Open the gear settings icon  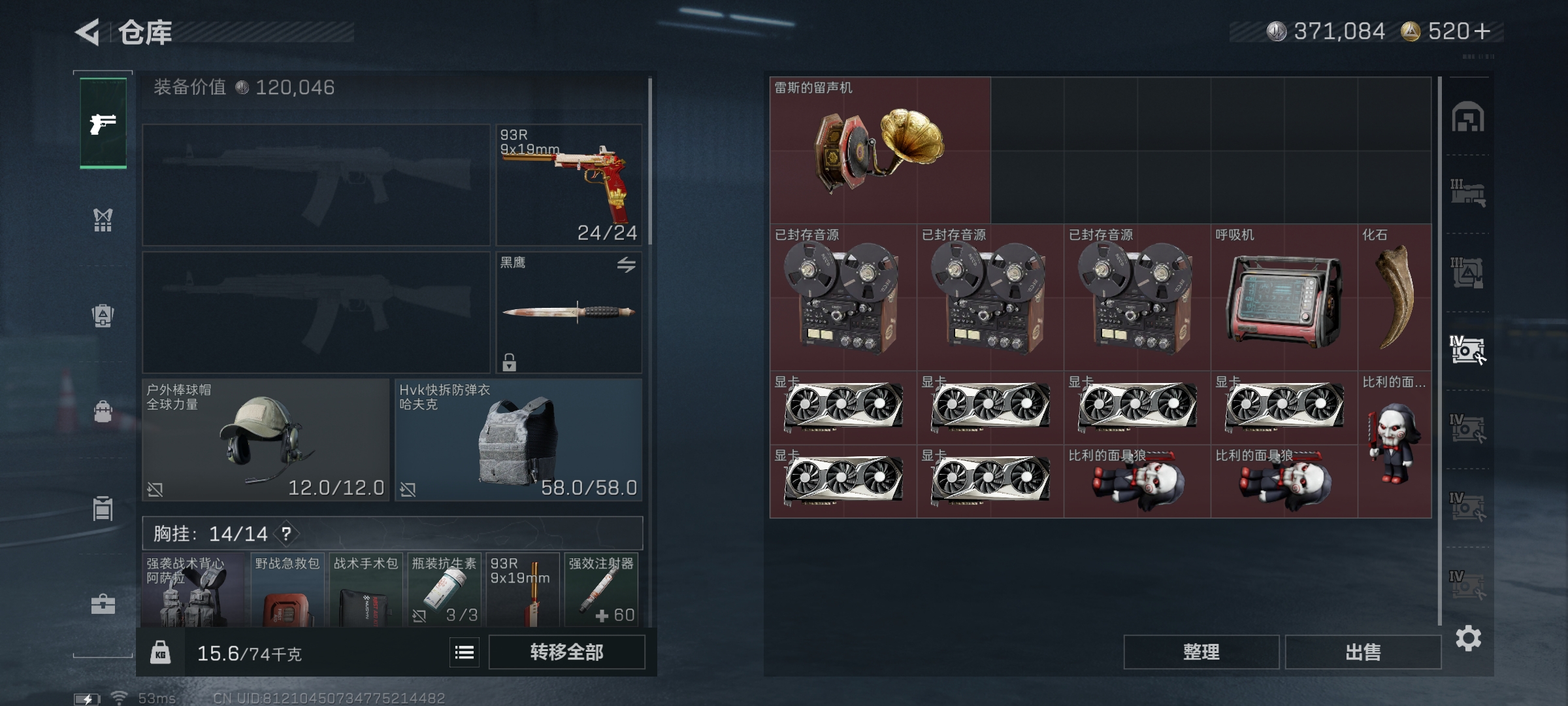[x=1468, y=639]
